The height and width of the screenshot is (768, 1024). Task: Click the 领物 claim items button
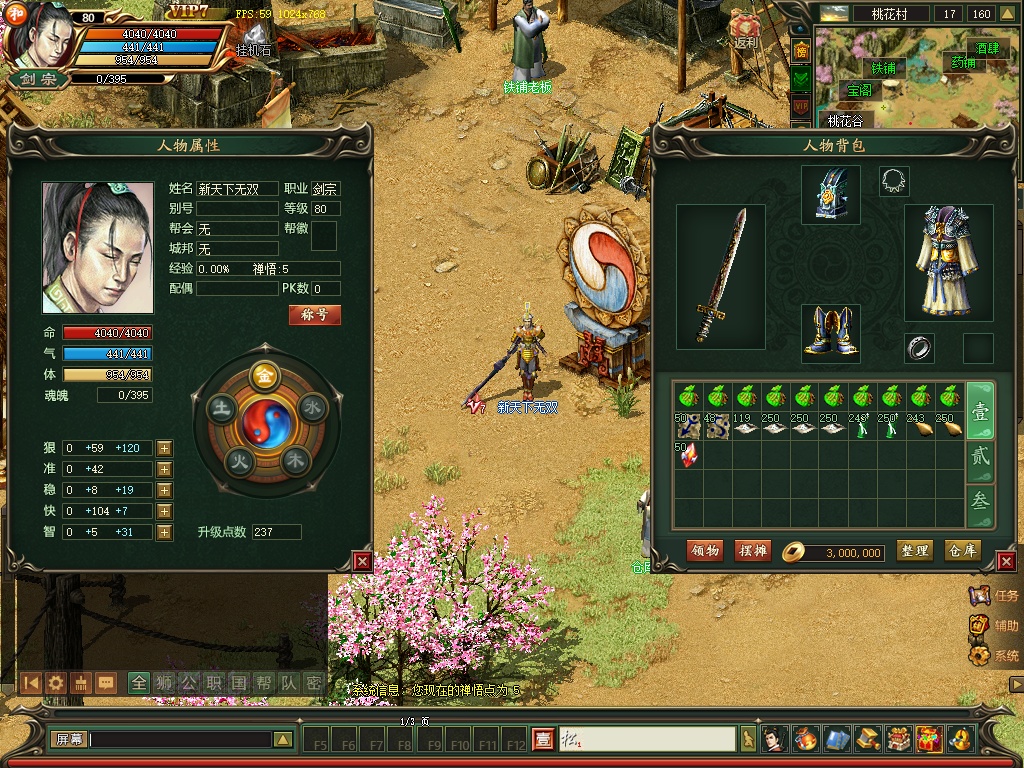point(705,551)
